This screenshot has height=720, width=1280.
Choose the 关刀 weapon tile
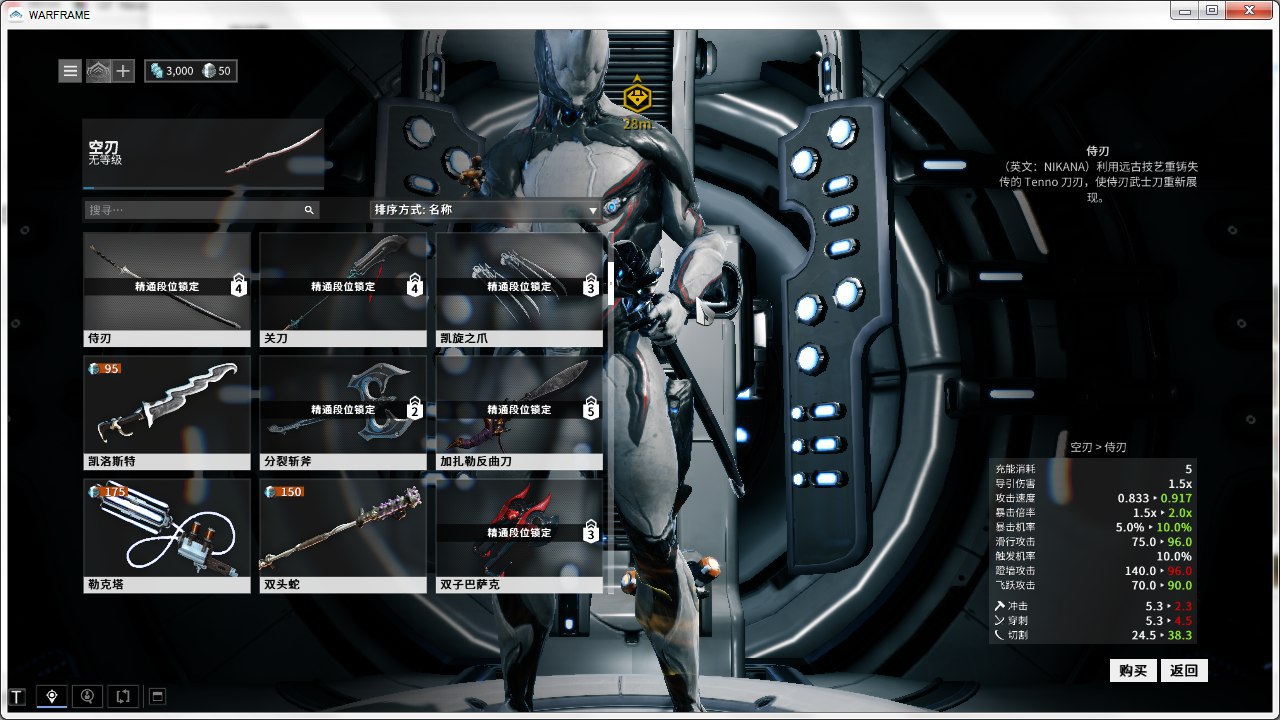point(343,290)
